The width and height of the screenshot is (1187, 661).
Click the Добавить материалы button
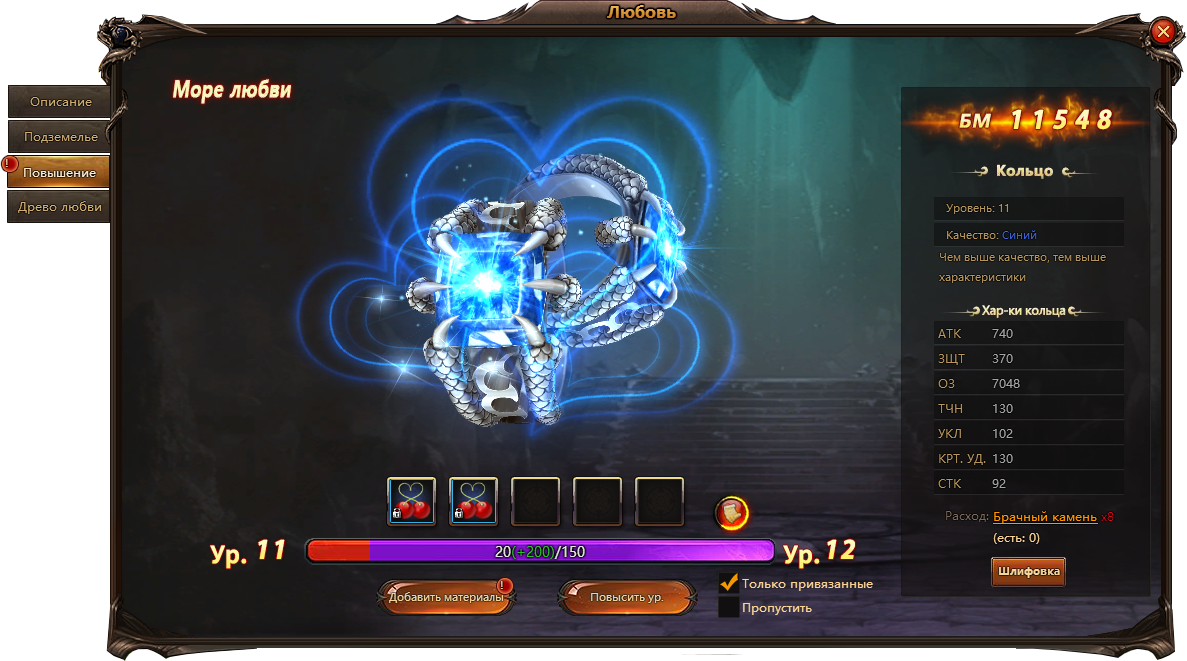[x=446, y=597]
